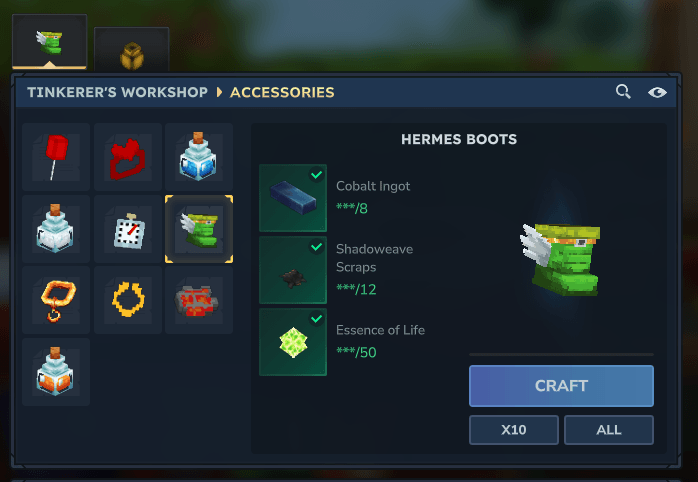The image size is (698, 482).
Task: Toggle the eye visibility filter
Action: point(657,92)
